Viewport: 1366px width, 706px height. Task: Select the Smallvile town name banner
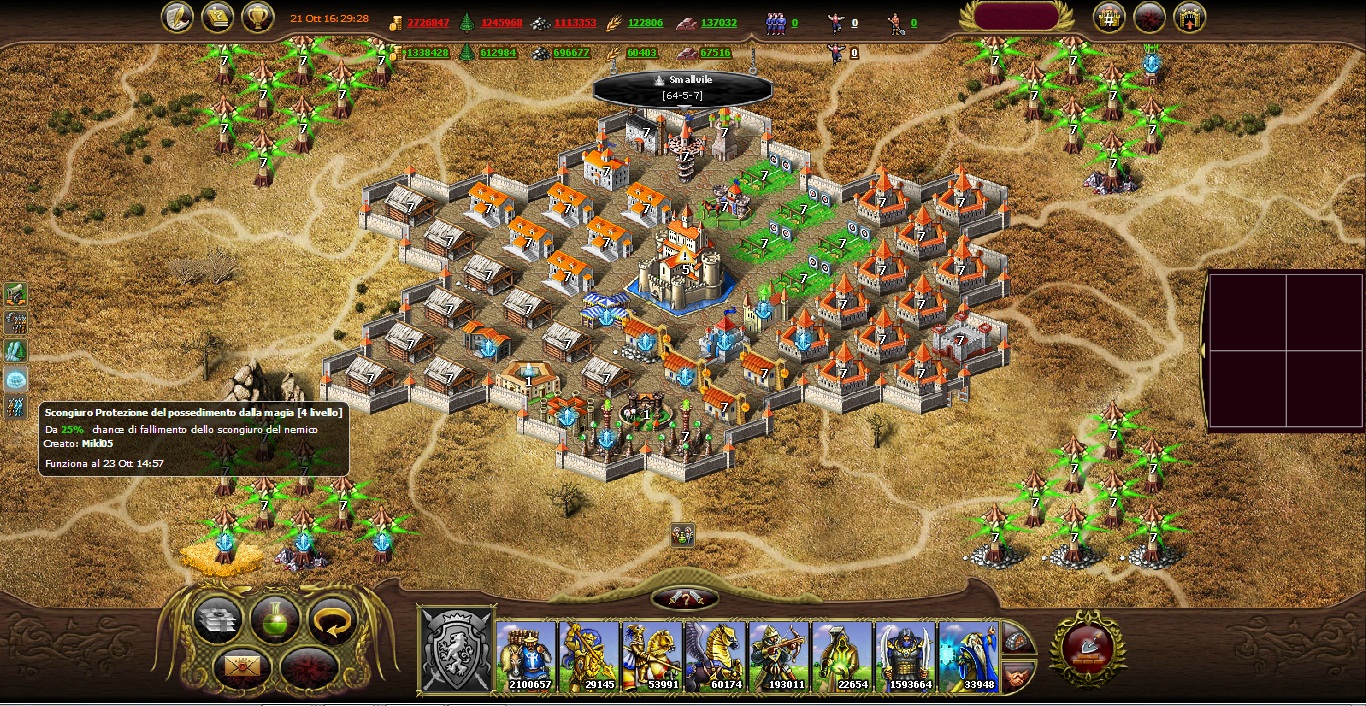(684, 87)
